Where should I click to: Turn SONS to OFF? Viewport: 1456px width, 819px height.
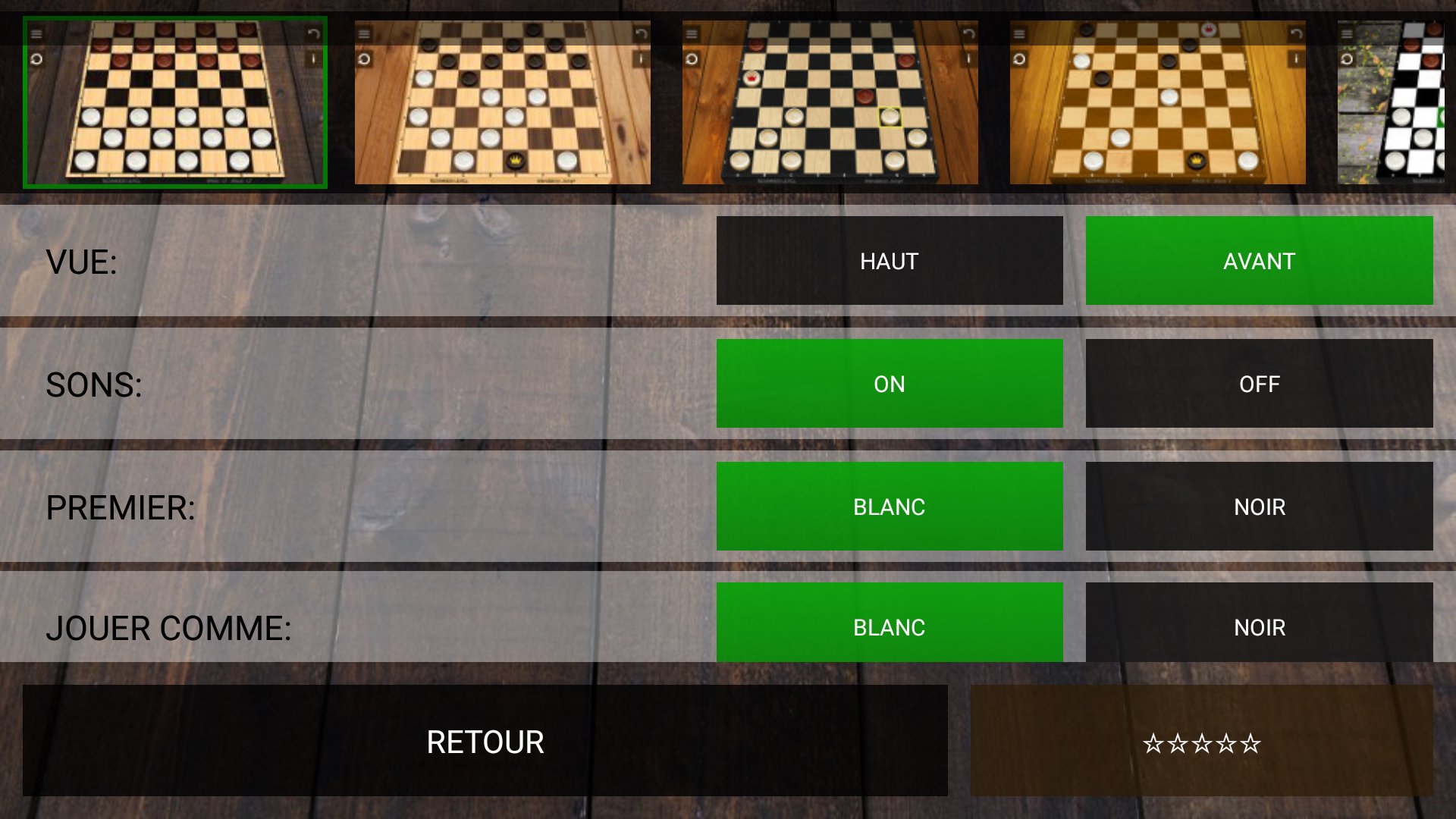pyautogui.click(x=1259, y=384)
